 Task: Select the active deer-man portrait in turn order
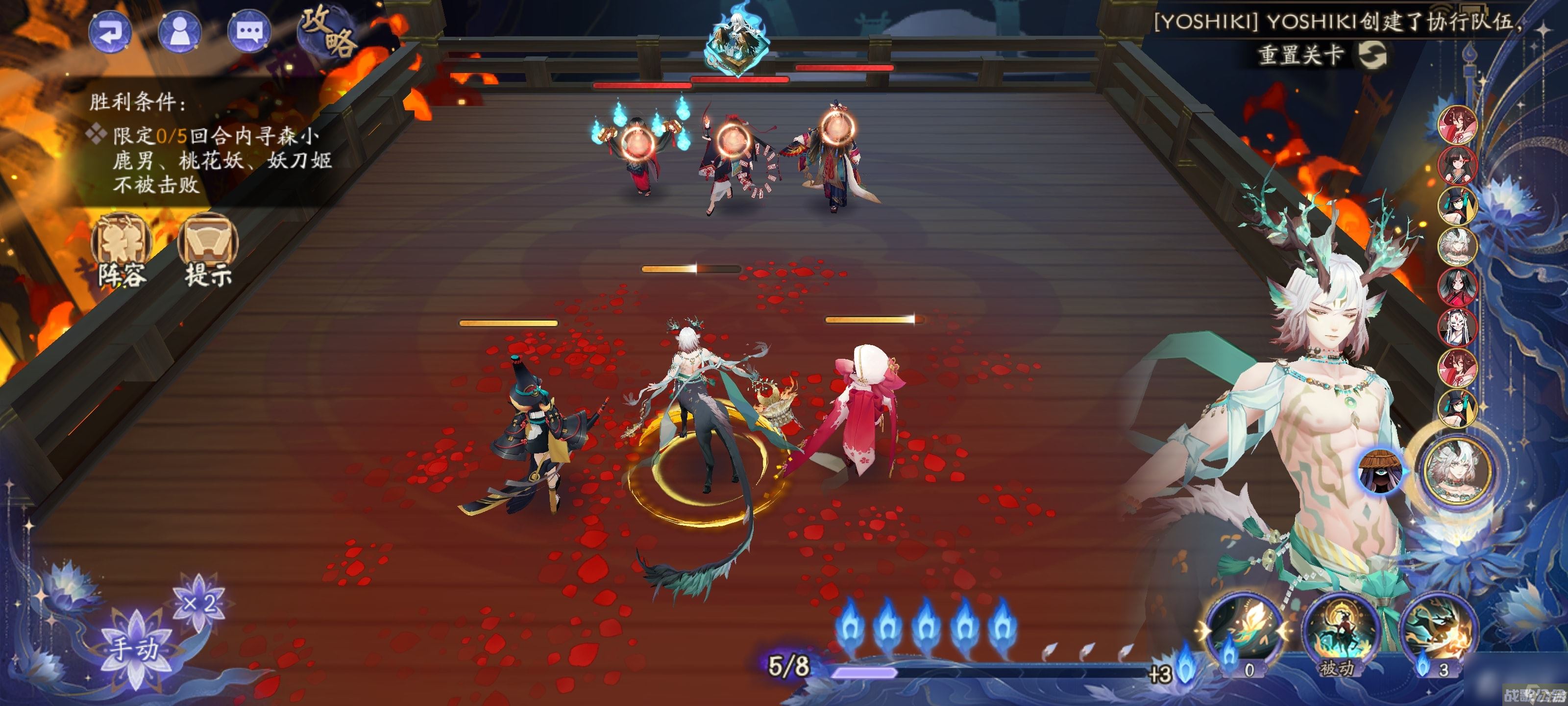point(1458,470)
